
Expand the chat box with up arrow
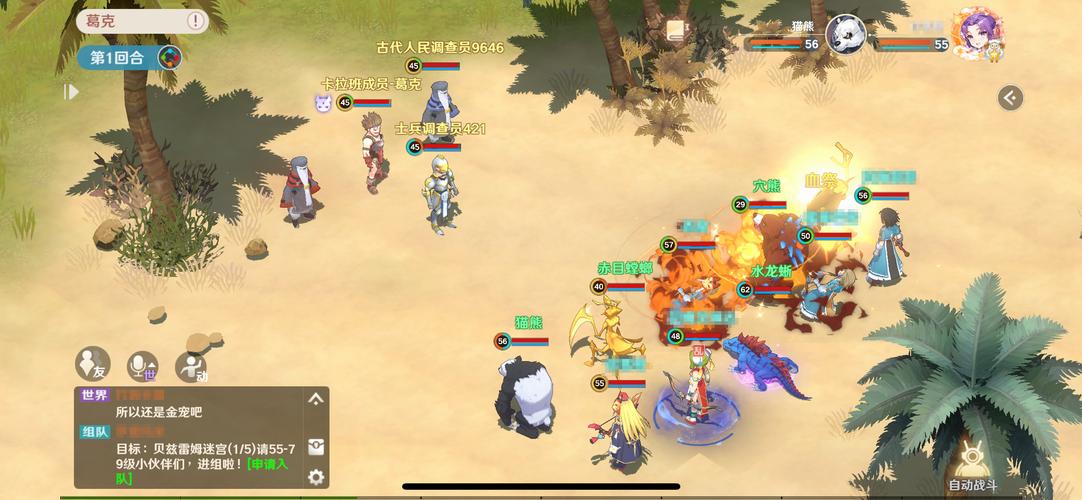(316, 399)
